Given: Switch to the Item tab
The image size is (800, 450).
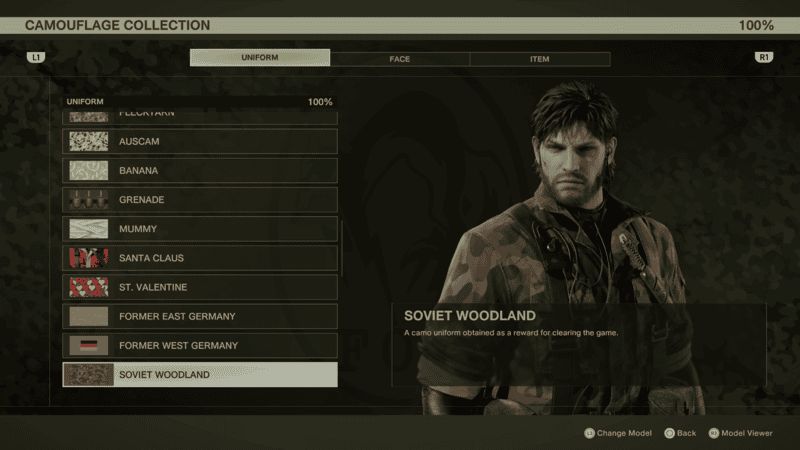Looking at the screenshot, I should click(539, 59).
